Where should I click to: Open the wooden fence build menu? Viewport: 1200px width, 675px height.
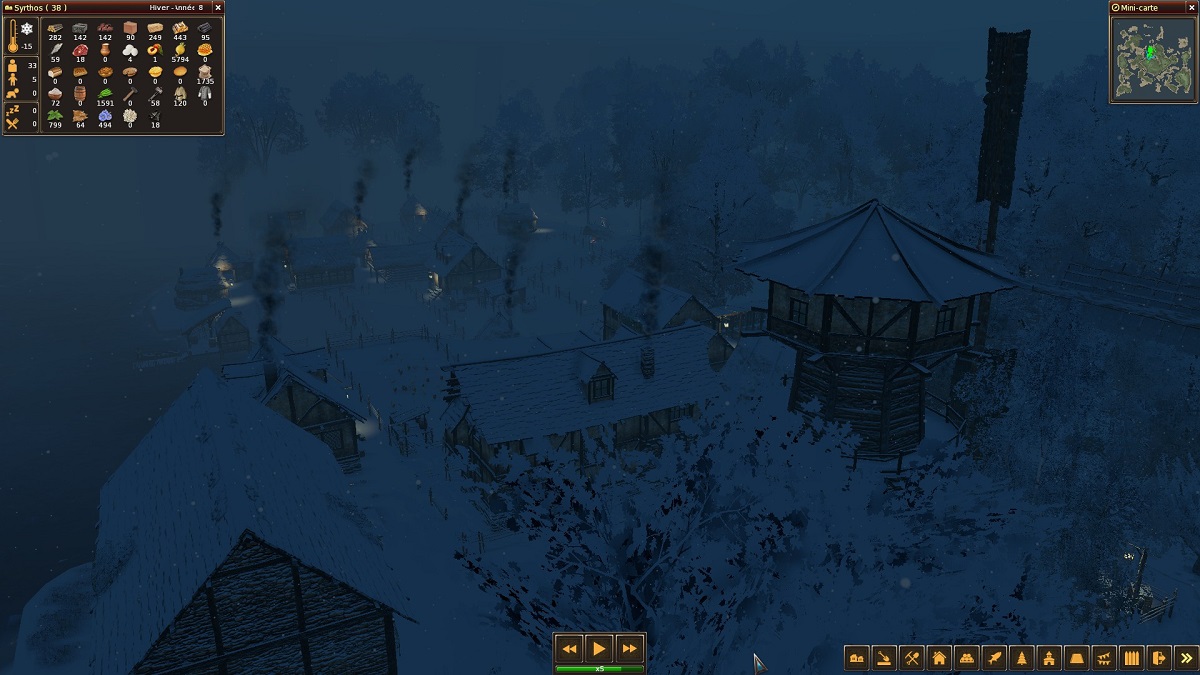1131,658
